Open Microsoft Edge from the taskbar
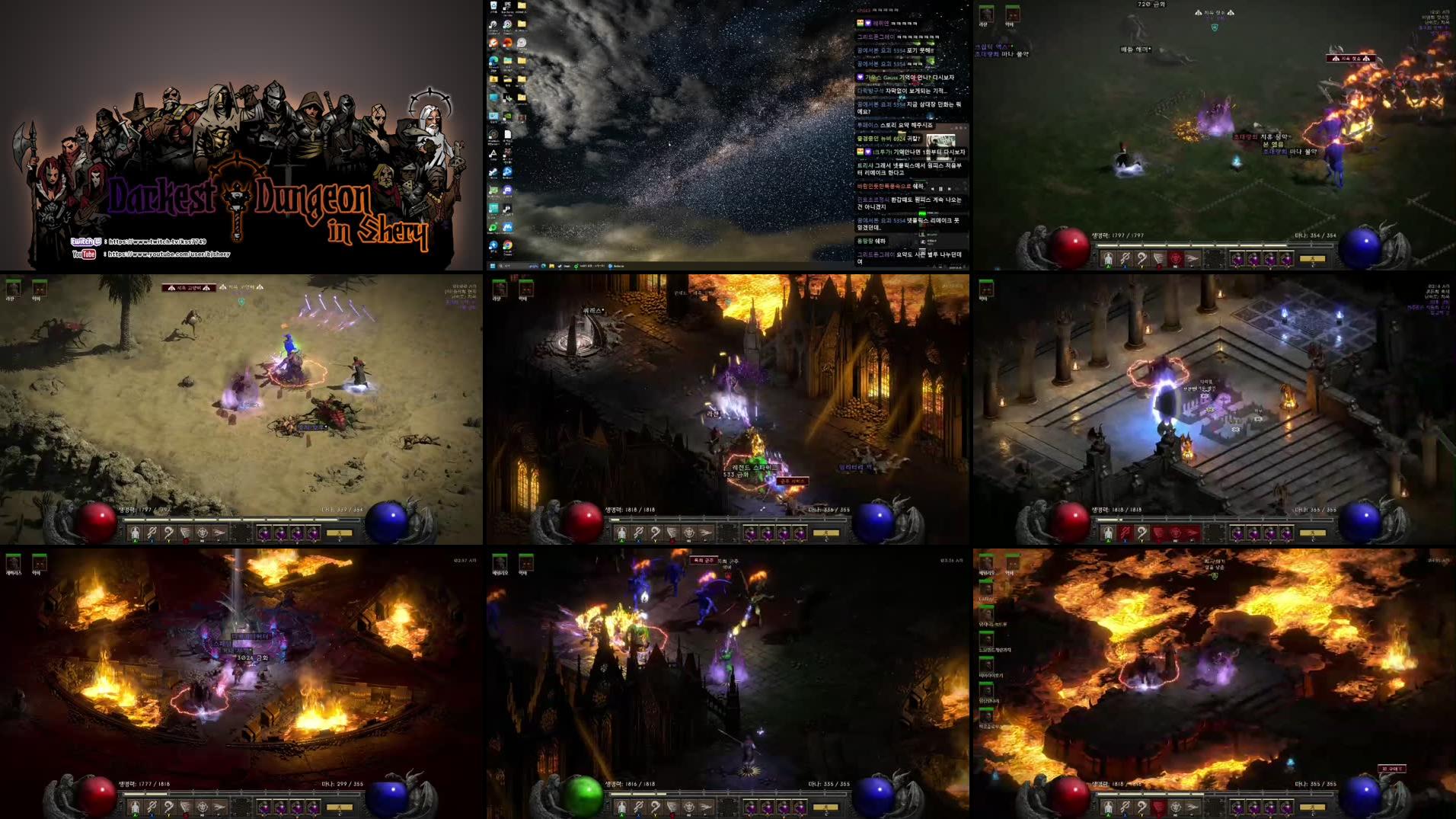Screen dimensions: 1456x819 coord(543,266)
